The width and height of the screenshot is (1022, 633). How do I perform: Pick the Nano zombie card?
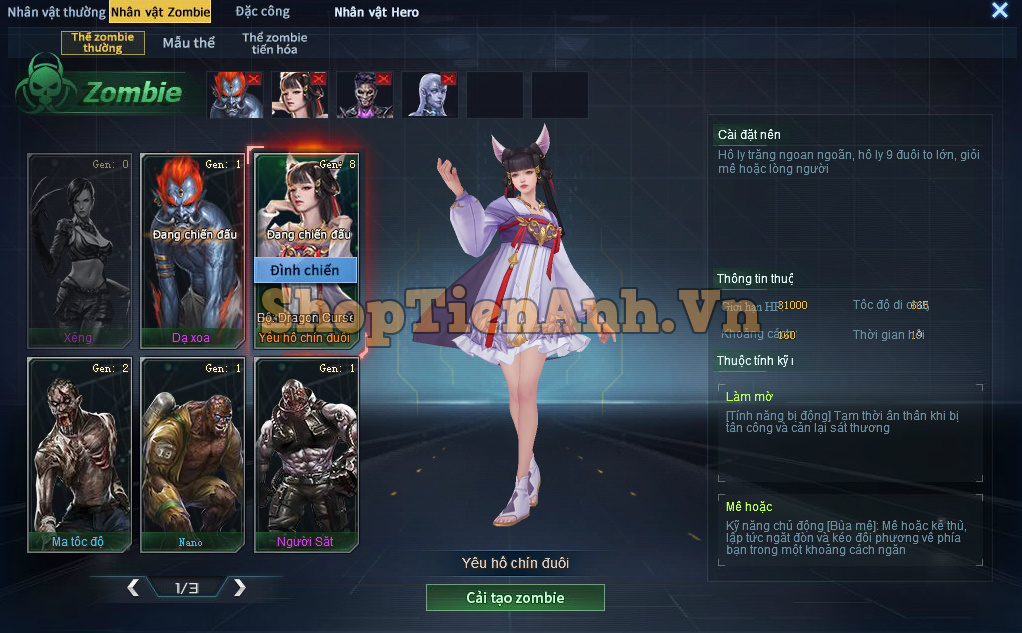coord(192,455)
